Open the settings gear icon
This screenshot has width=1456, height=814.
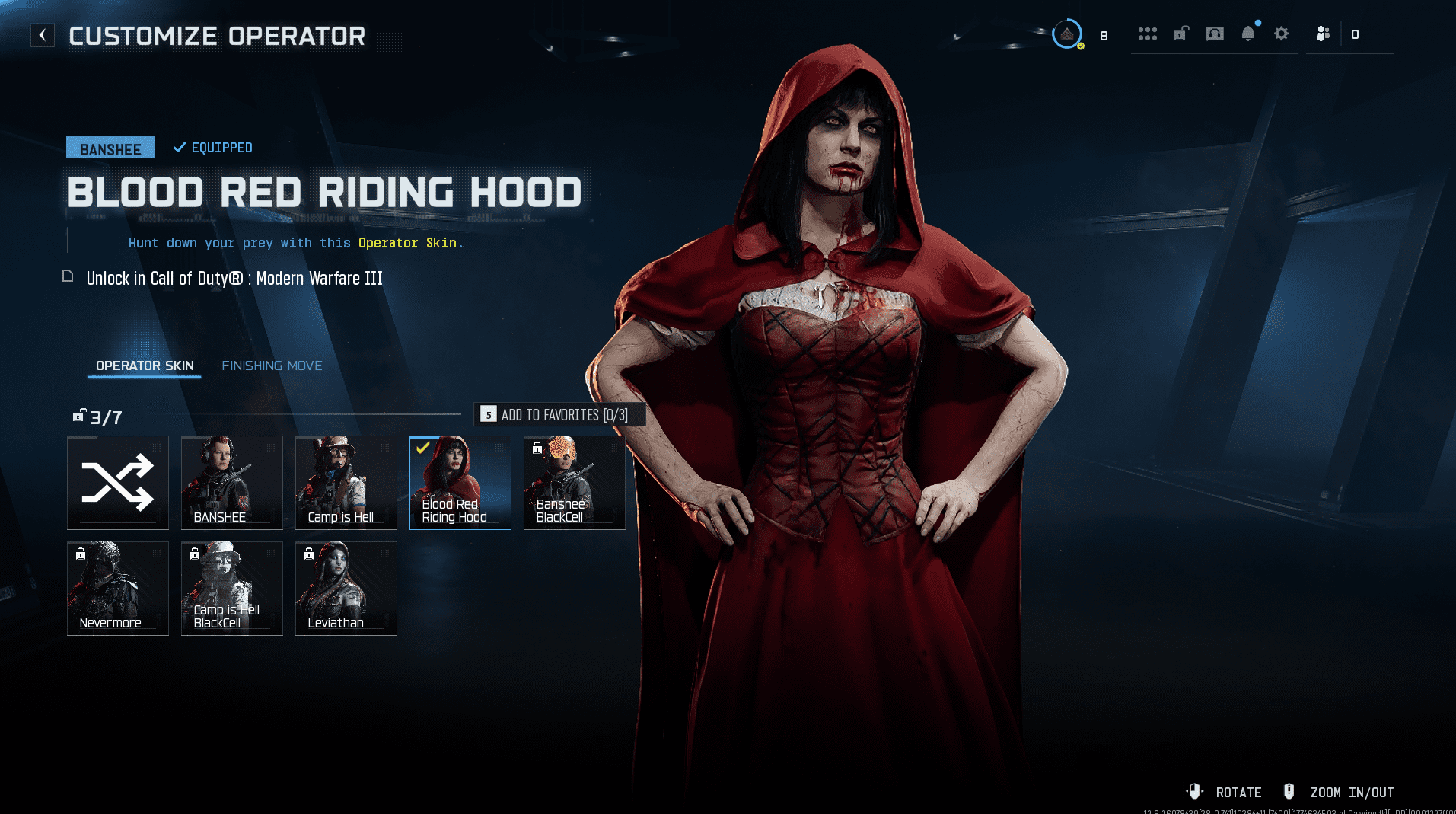1282,34
